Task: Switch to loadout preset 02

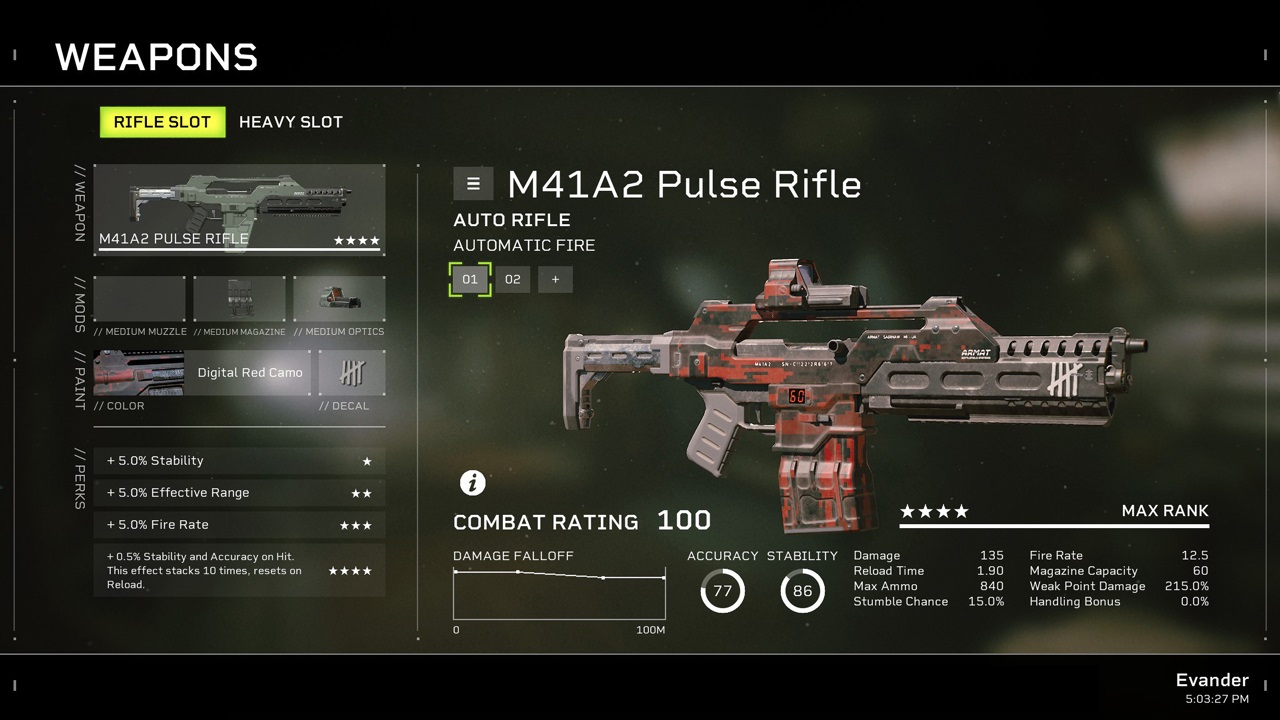Action: [x=513, y=279]
